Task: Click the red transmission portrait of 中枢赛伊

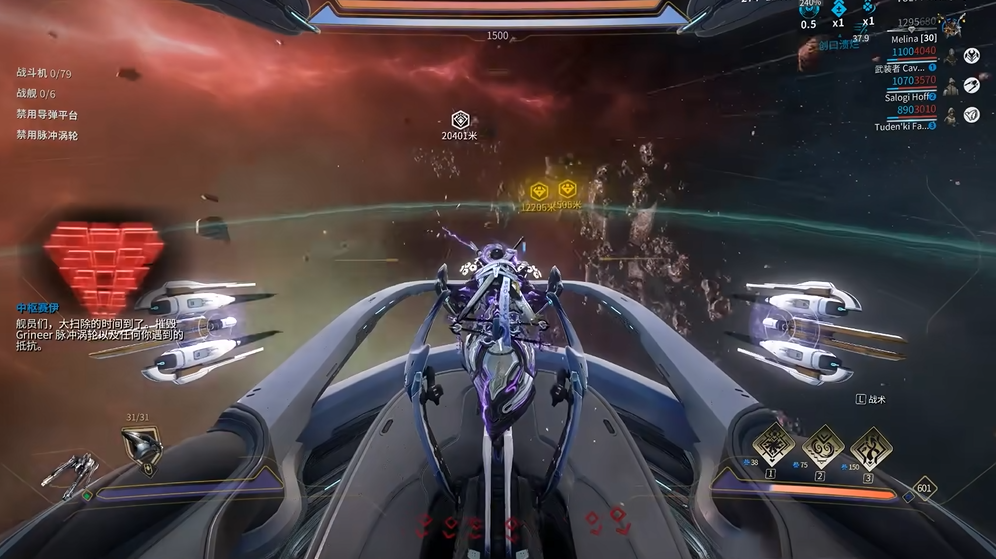Action: [x=103, y=256]
